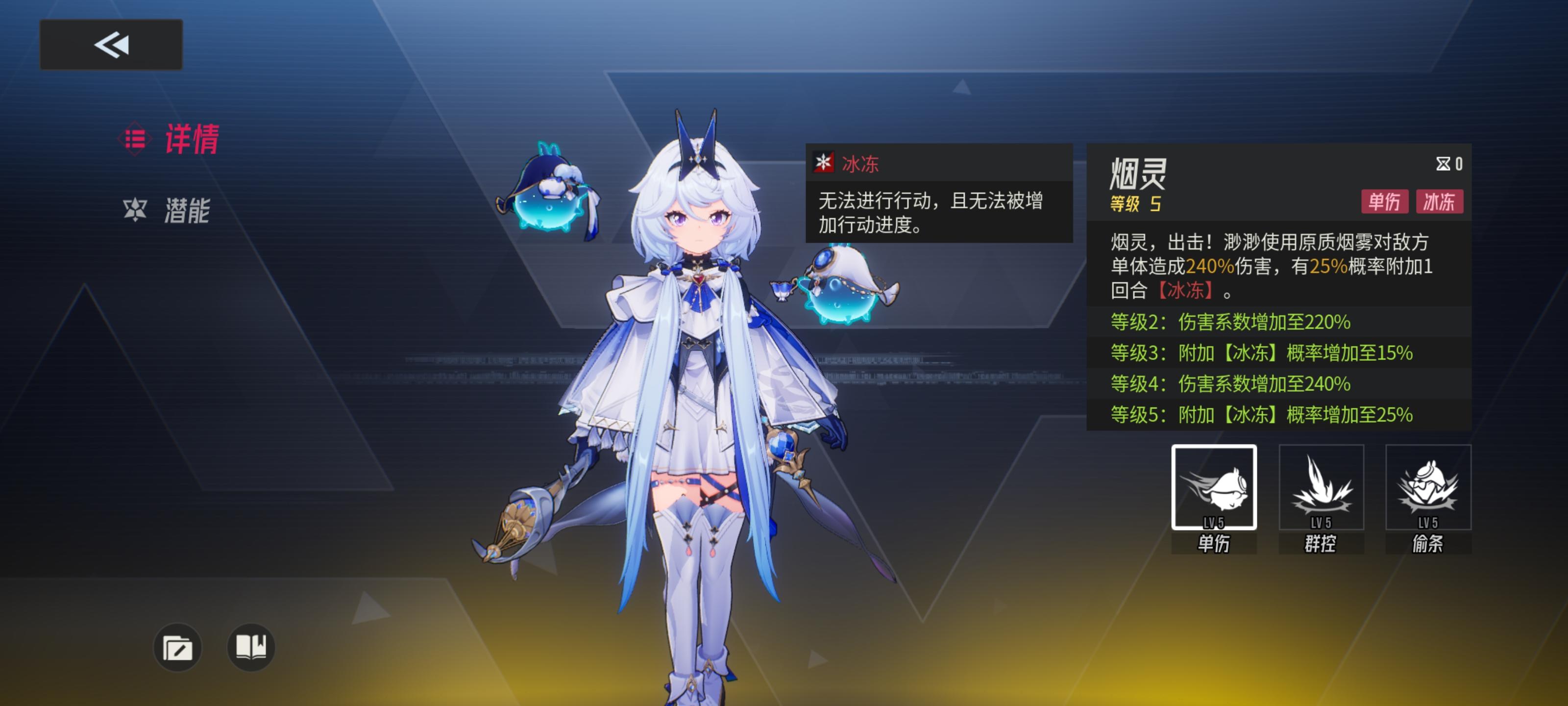Click the LV 5 label under 群控 icon

pos(1322,522)
